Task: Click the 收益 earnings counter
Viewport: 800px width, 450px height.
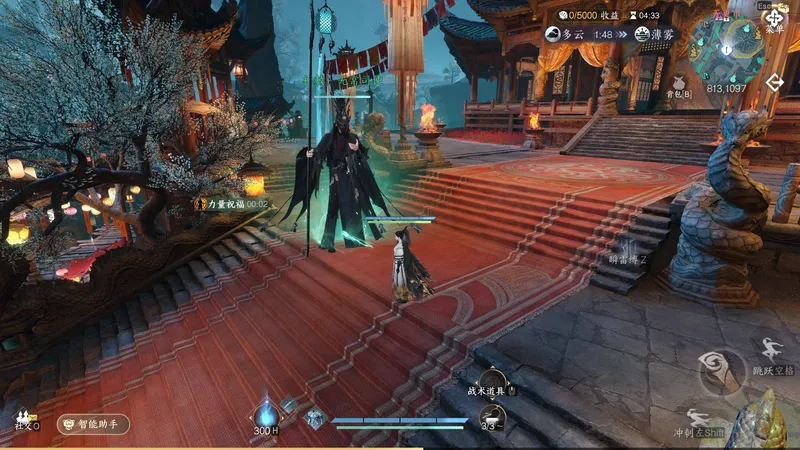Action: pos(592,15)
